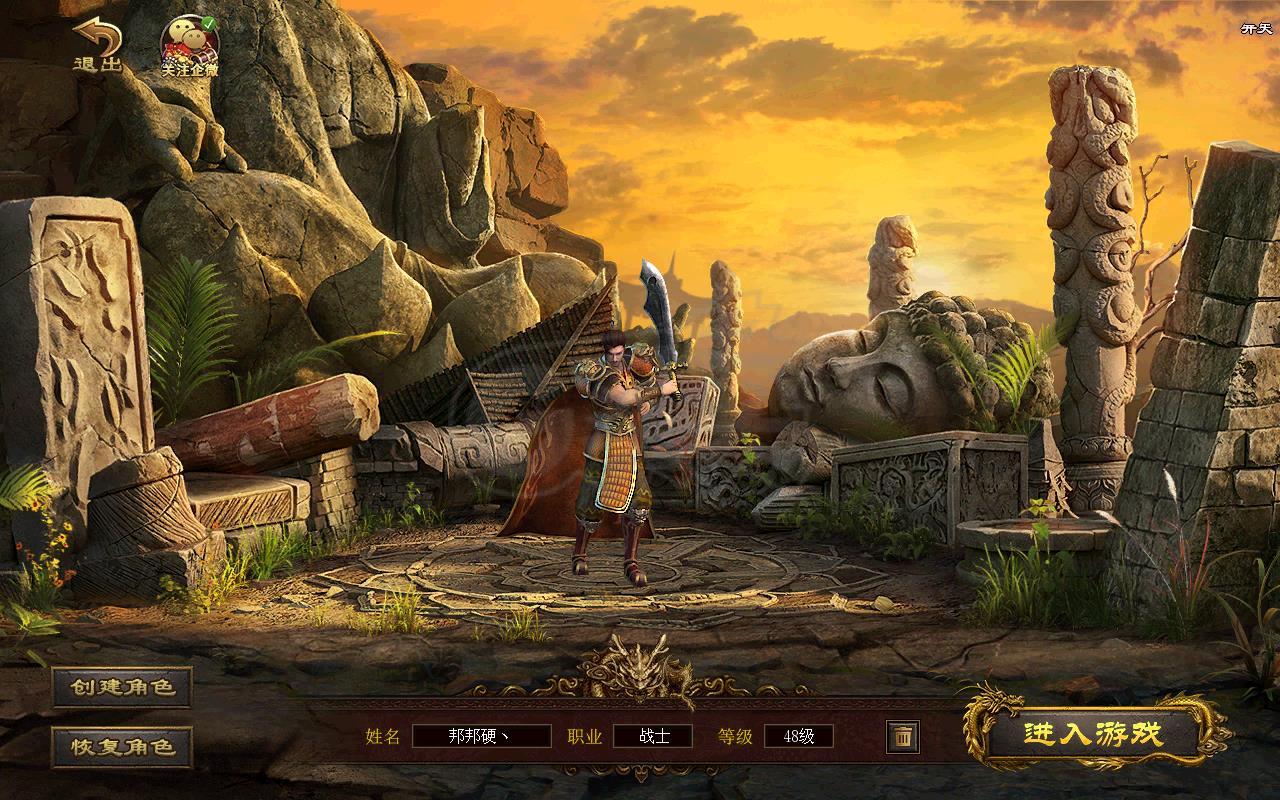This screenshot has height=800, width=1280.
Task: Click the 退出 exit arrow button
Action: pos(97,45)
